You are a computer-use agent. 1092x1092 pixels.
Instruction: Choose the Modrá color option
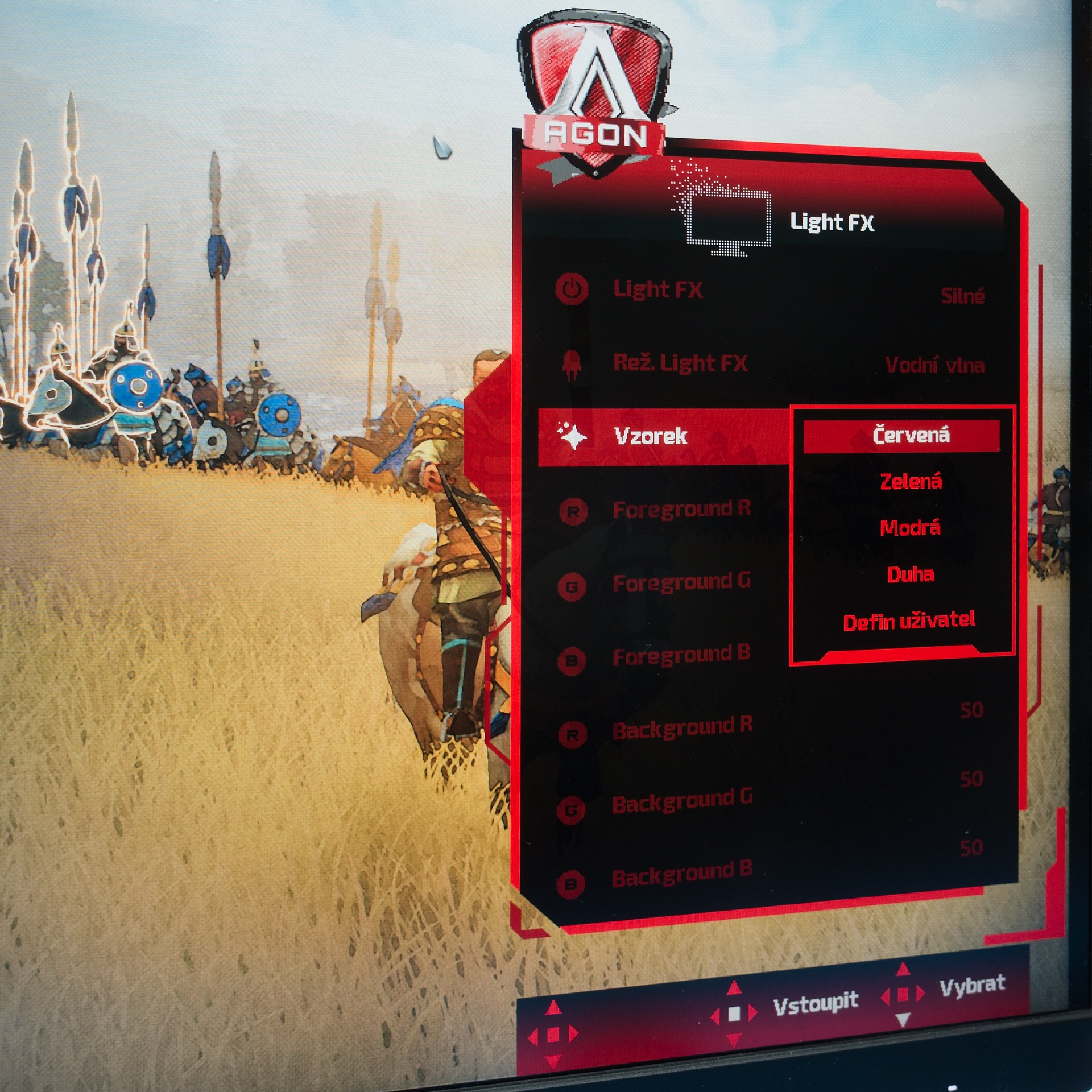(910, 528)
